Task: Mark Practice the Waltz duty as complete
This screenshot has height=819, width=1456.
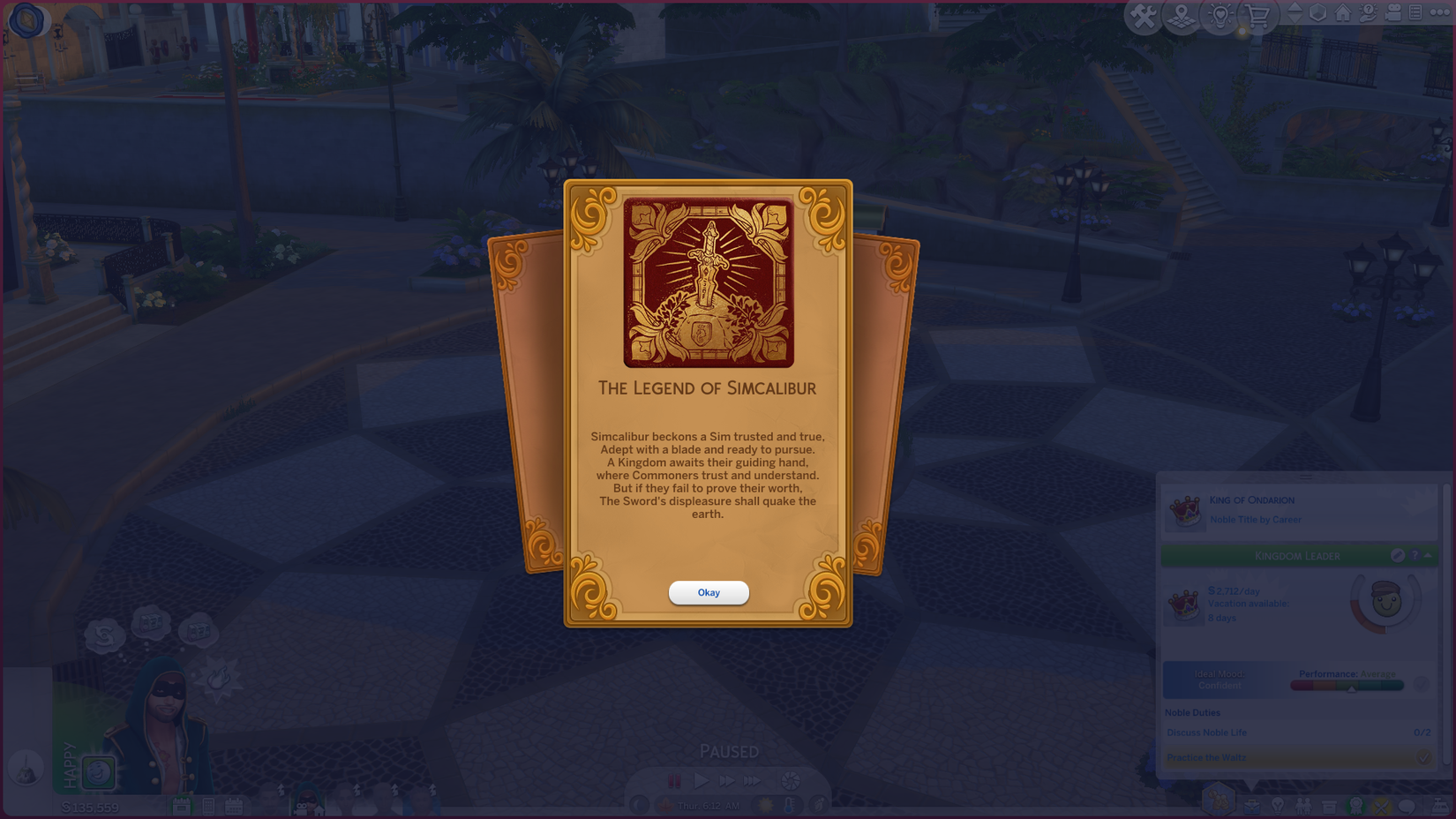Action: coord(1424,756)
